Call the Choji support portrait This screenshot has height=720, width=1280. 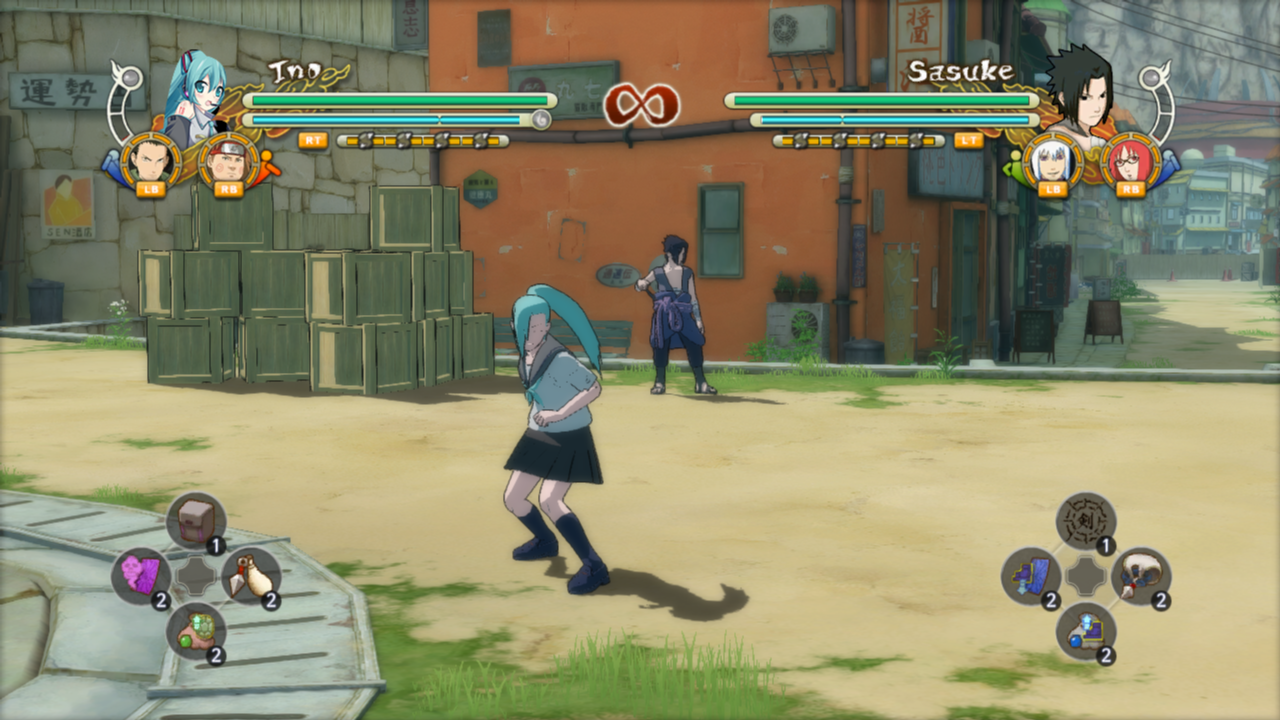point(229,159)
